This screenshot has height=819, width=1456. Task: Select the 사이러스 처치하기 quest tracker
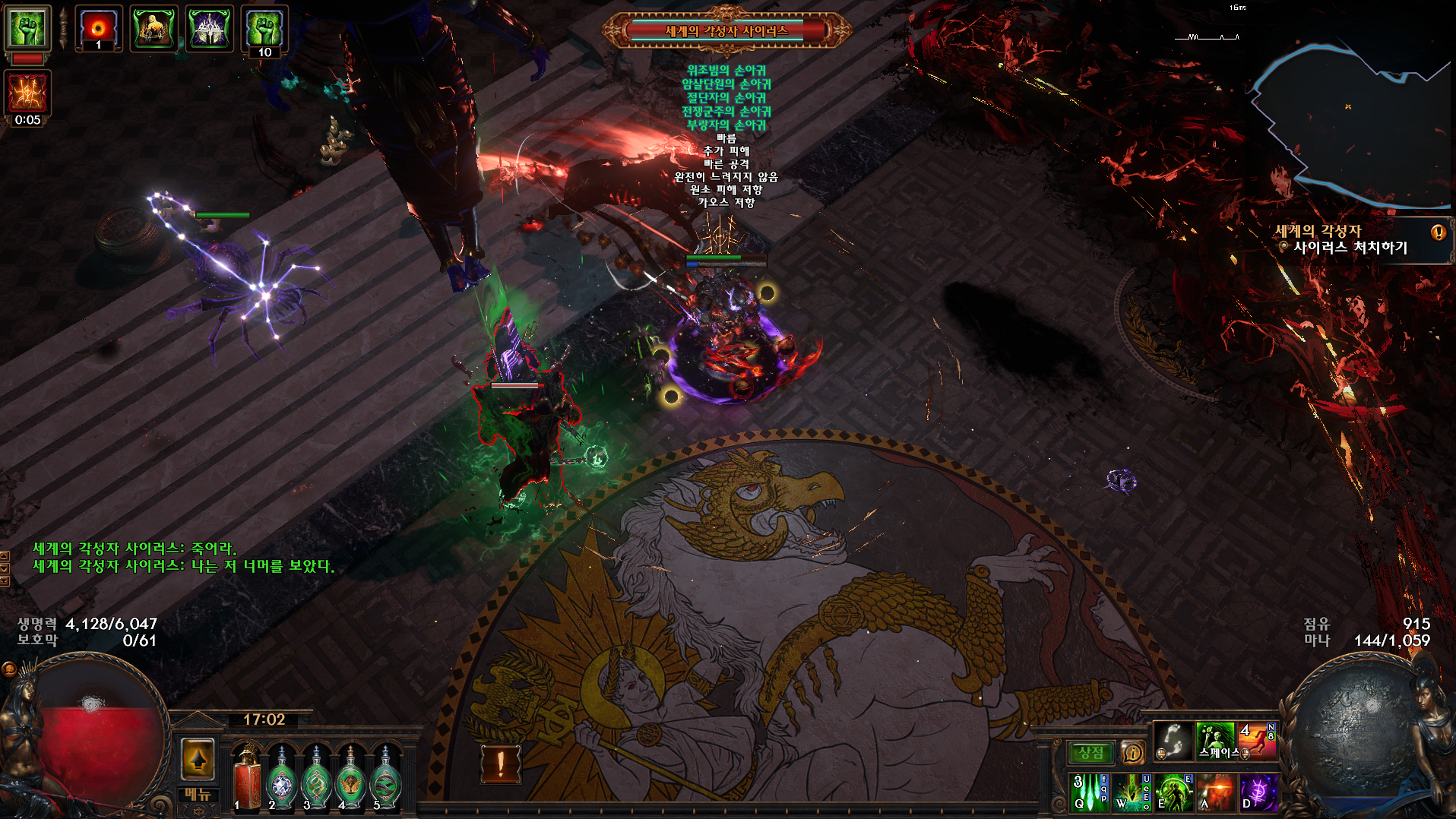click(1350, 247)
